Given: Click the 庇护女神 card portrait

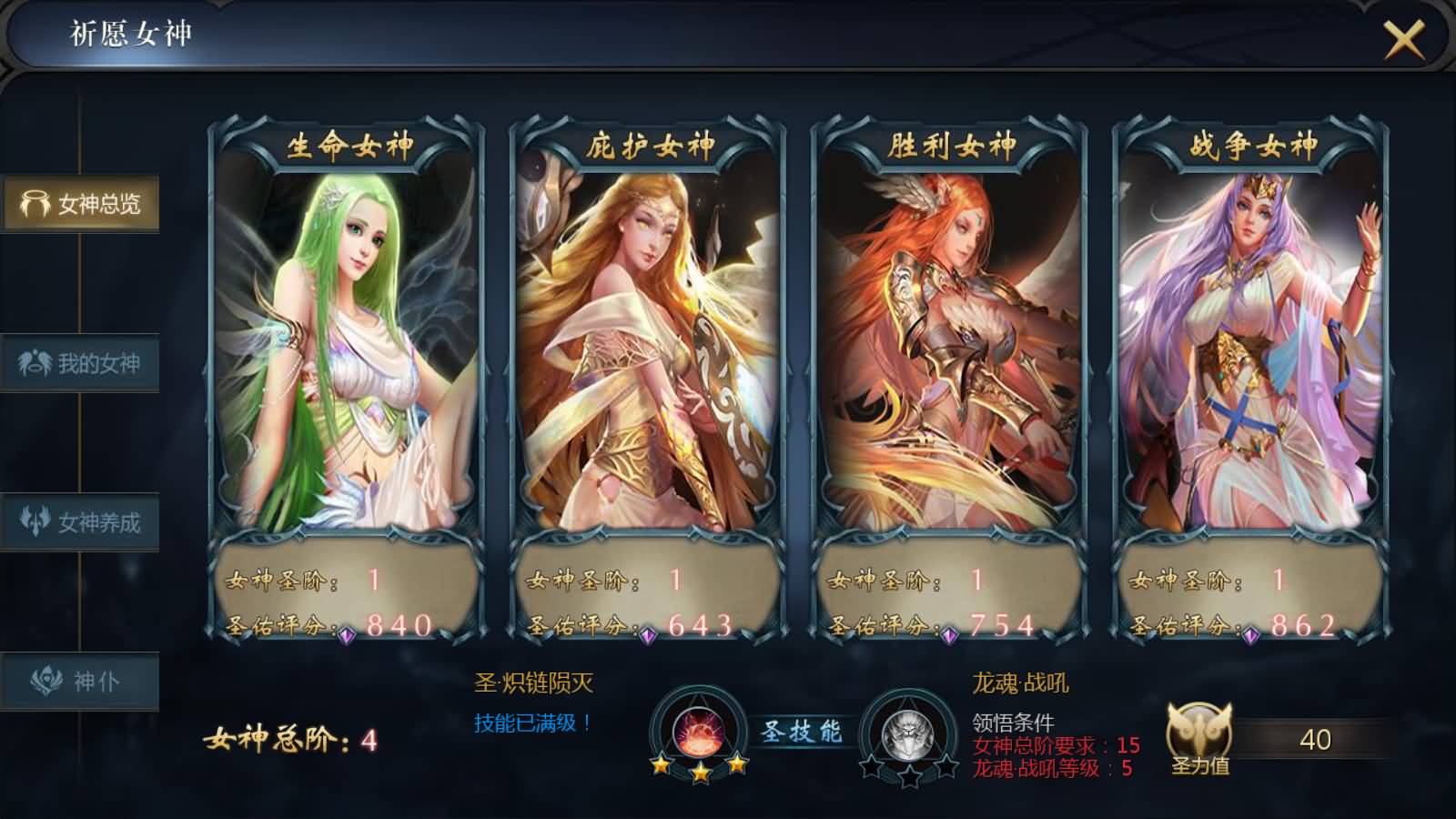Looking at the screenshot, I should pyautogui.click(x=648, y=346).
